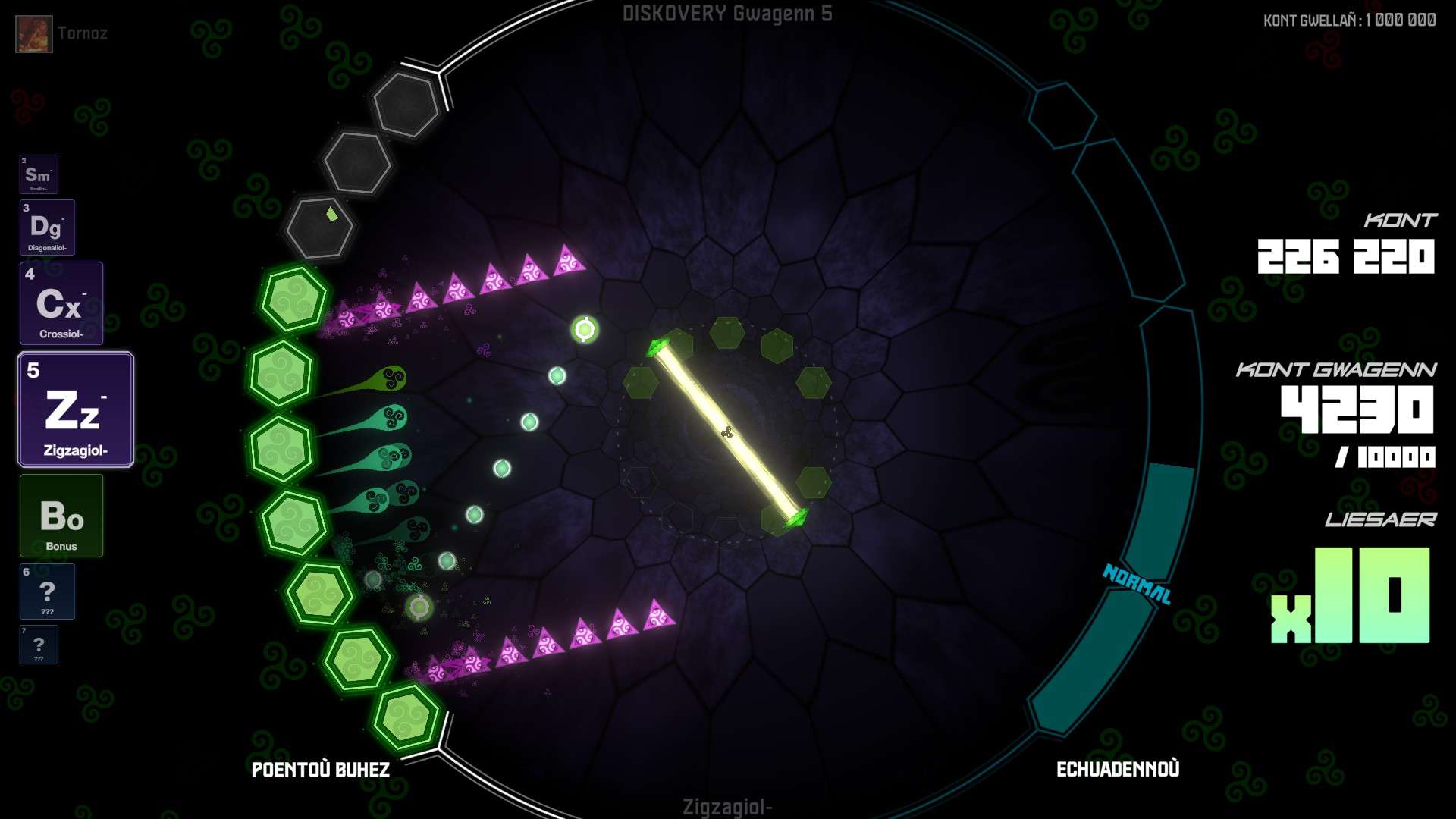Choose the Dg Diagonaliol- level tile
The image size is (1456, 819).
[47, 227]
